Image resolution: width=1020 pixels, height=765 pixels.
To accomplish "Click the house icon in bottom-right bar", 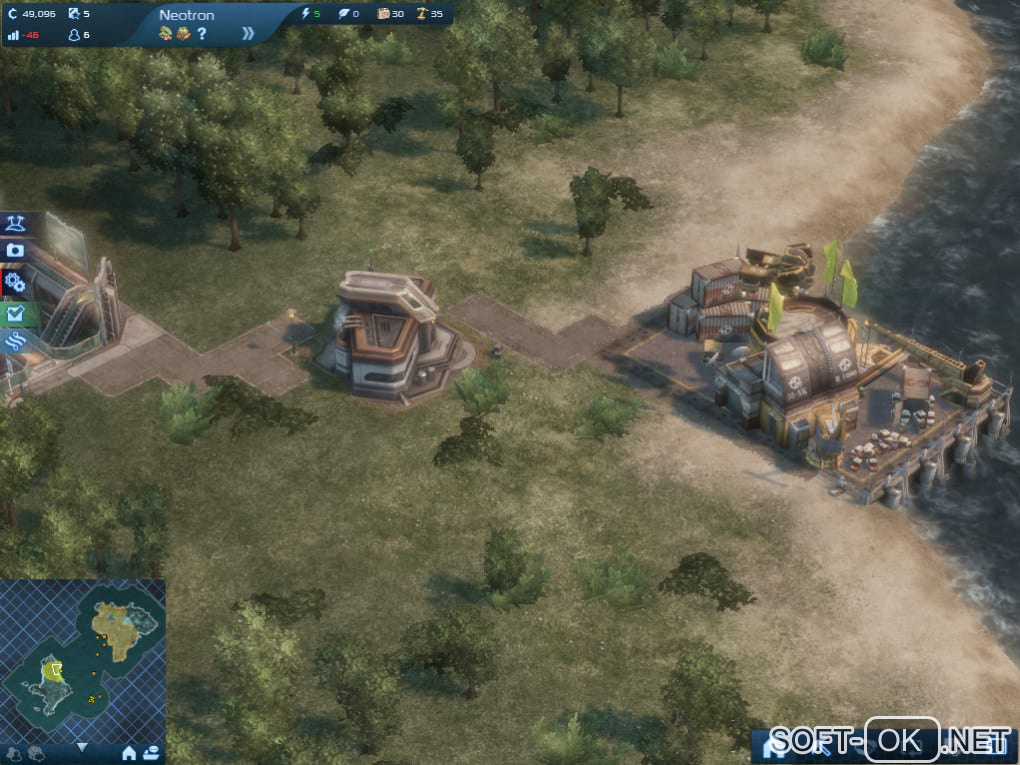I will click(x=775, y=744).
